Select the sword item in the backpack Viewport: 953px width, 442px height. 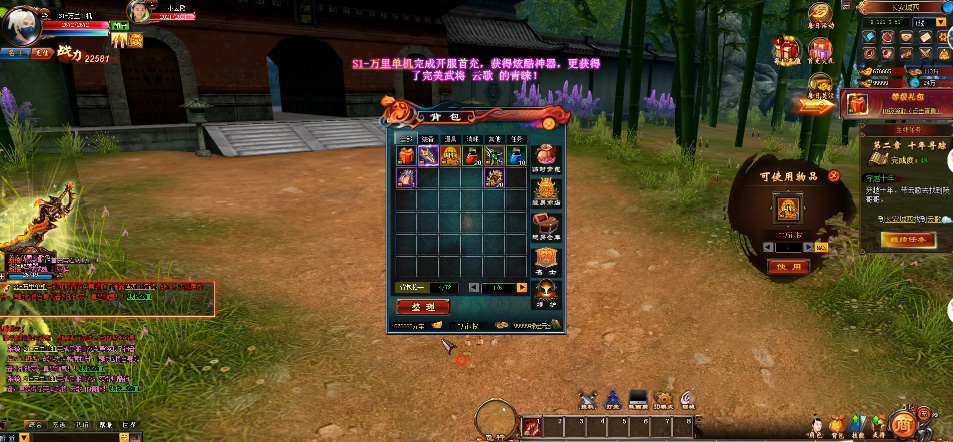pyautogui.click(x=428, y=155)
